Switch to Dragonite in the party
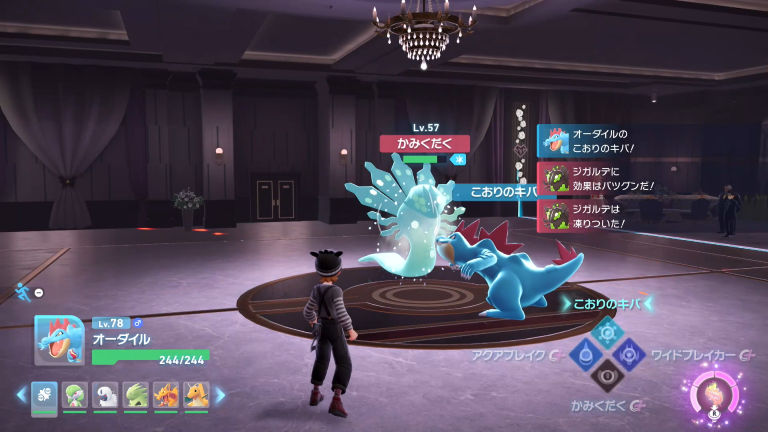Image resolution: width=768 pixels, height=432 pixels. [196, 395]
